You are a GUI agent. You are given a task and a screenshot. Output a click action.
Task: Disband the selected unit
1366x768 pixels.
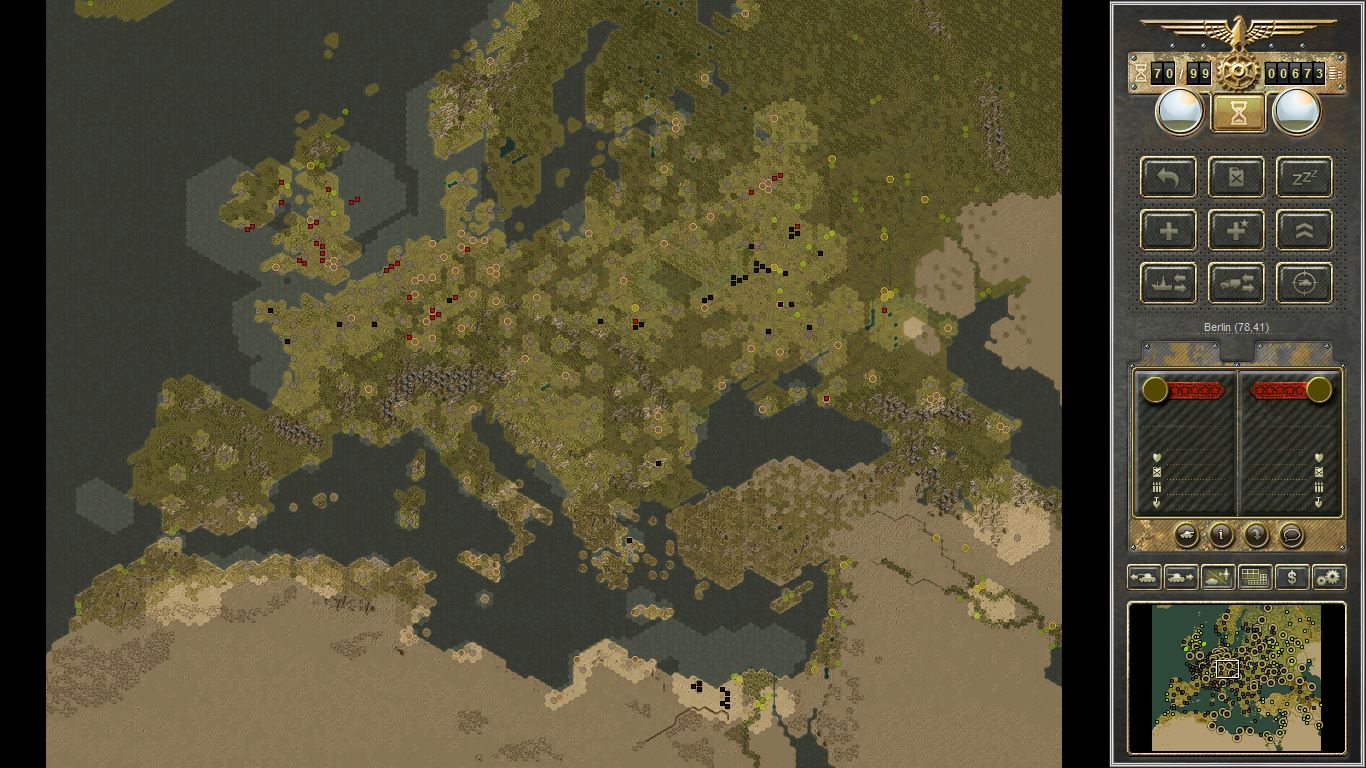[x=1236, y=177]
